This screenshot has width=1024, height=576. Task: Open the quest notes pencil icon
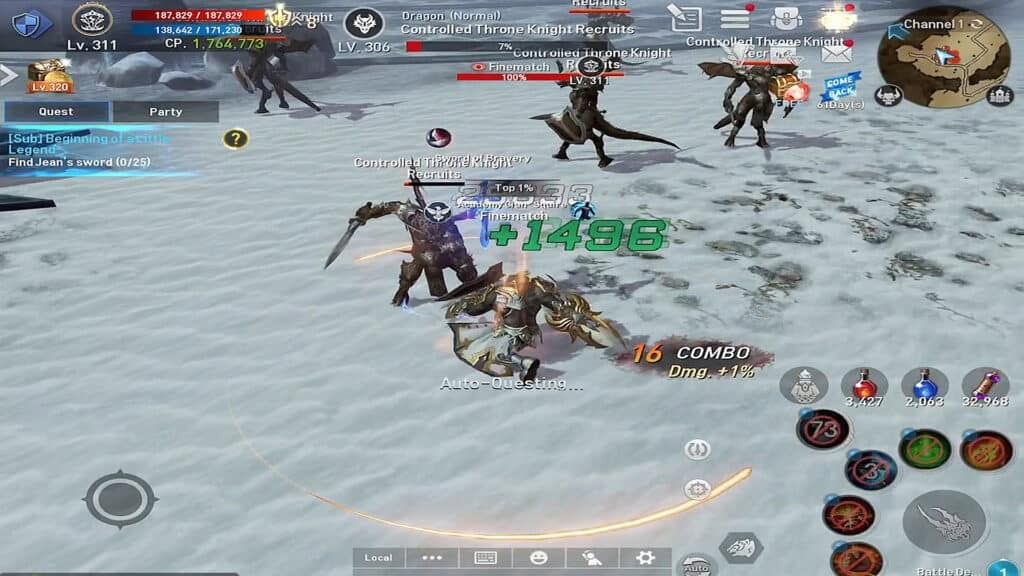[686, 18]
